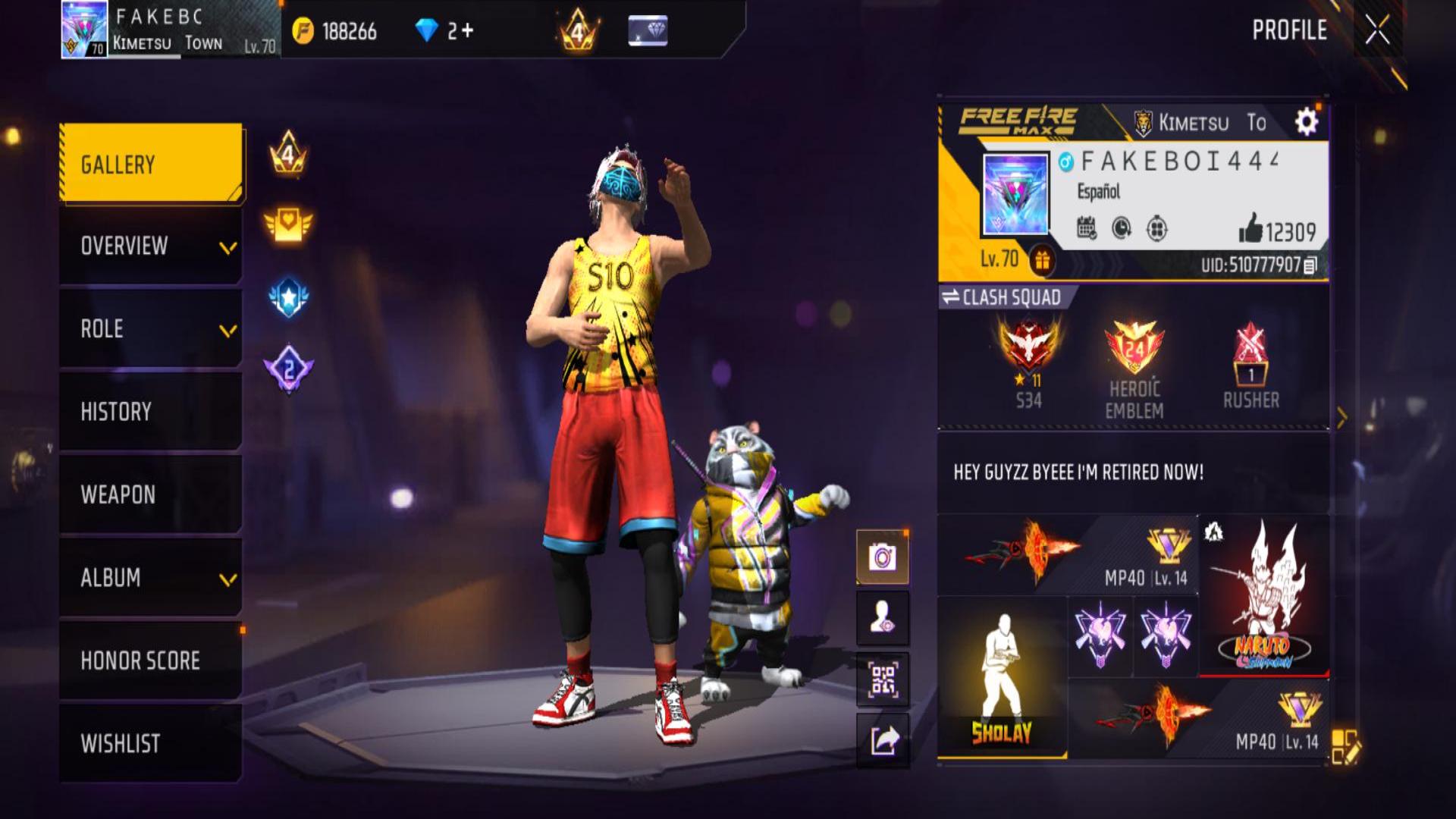Click the camera photo button
The height and width of the screenshot is (819, 1456).
click(883, 558)
